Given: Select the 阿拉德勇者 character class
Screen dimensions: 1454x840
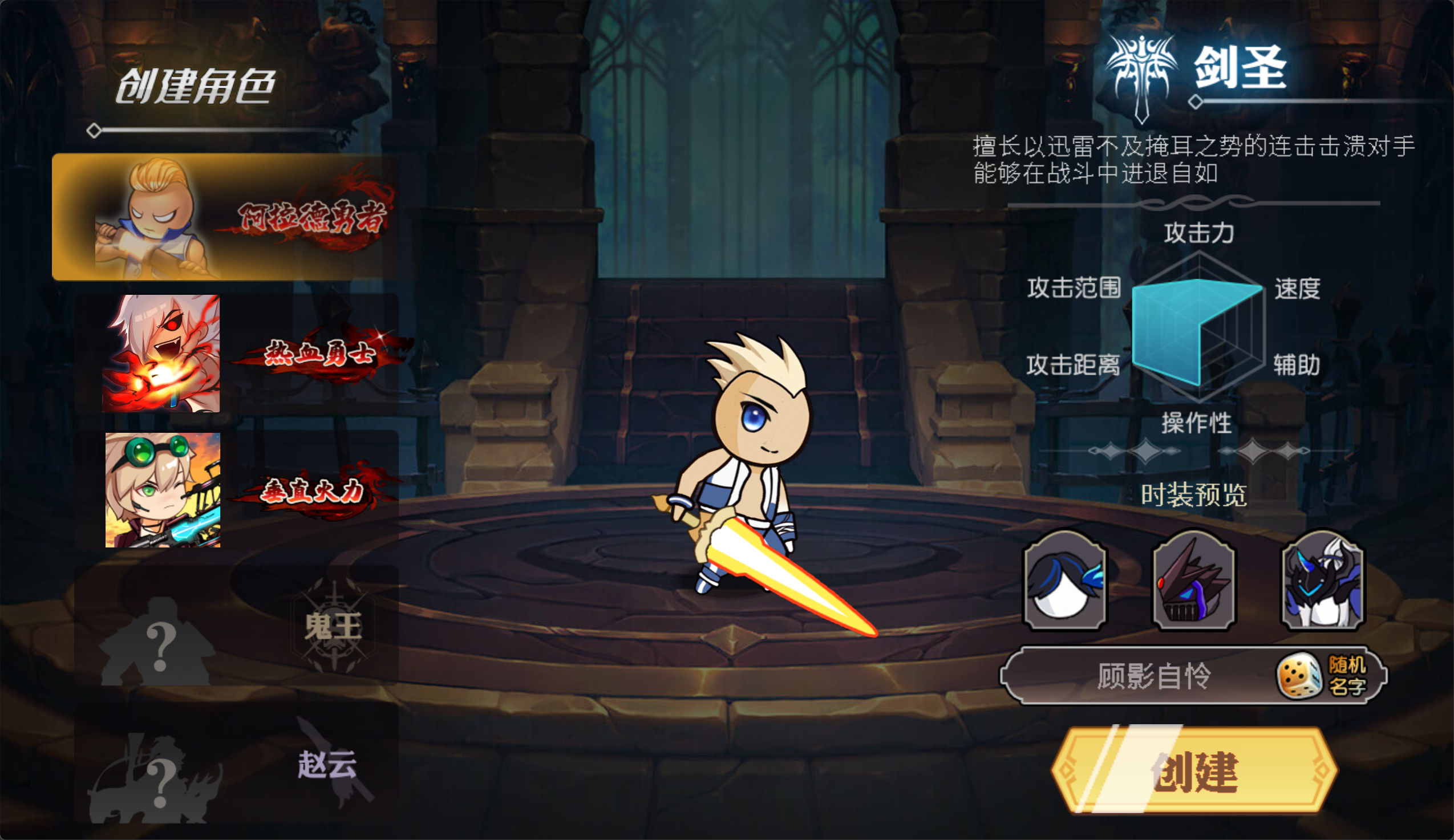Looking at the screenshot, I should tap(225, 217).
